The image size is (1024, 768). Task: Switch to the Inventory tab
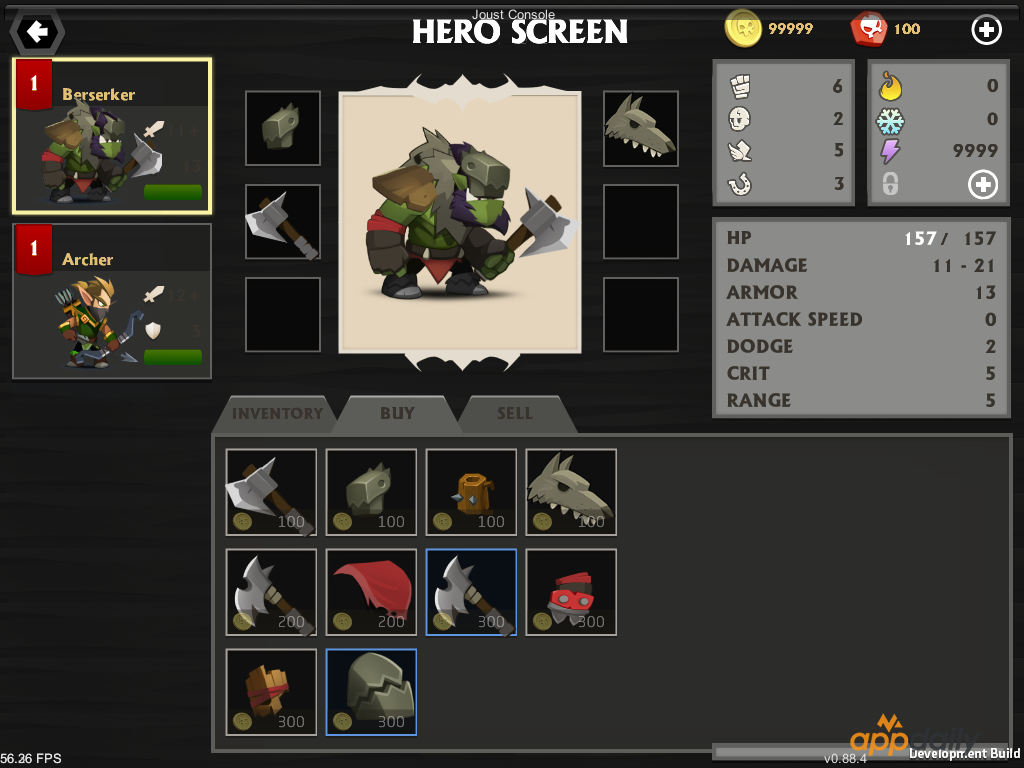277,413
